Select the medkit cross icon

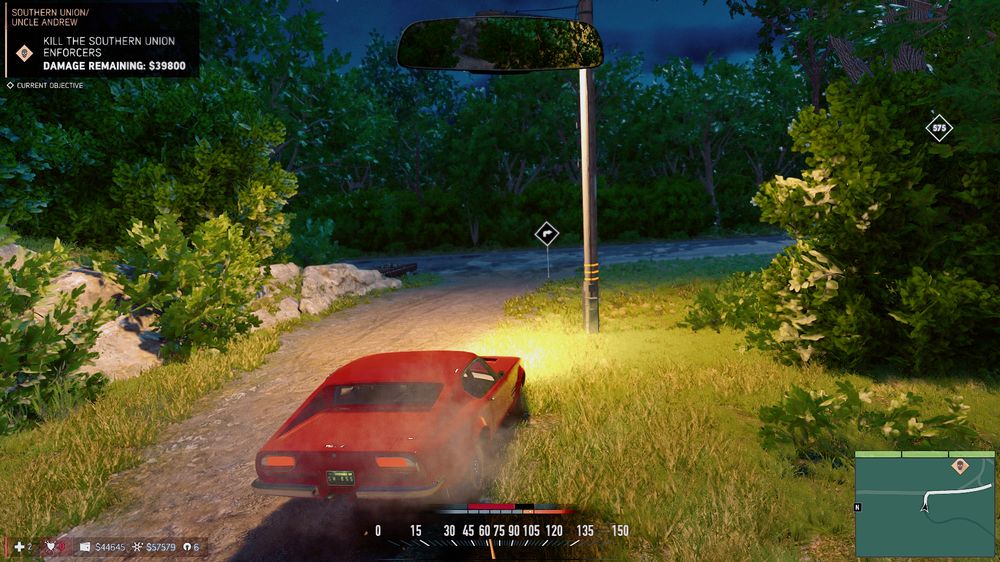pyautogui.click(x=19, y=547)
